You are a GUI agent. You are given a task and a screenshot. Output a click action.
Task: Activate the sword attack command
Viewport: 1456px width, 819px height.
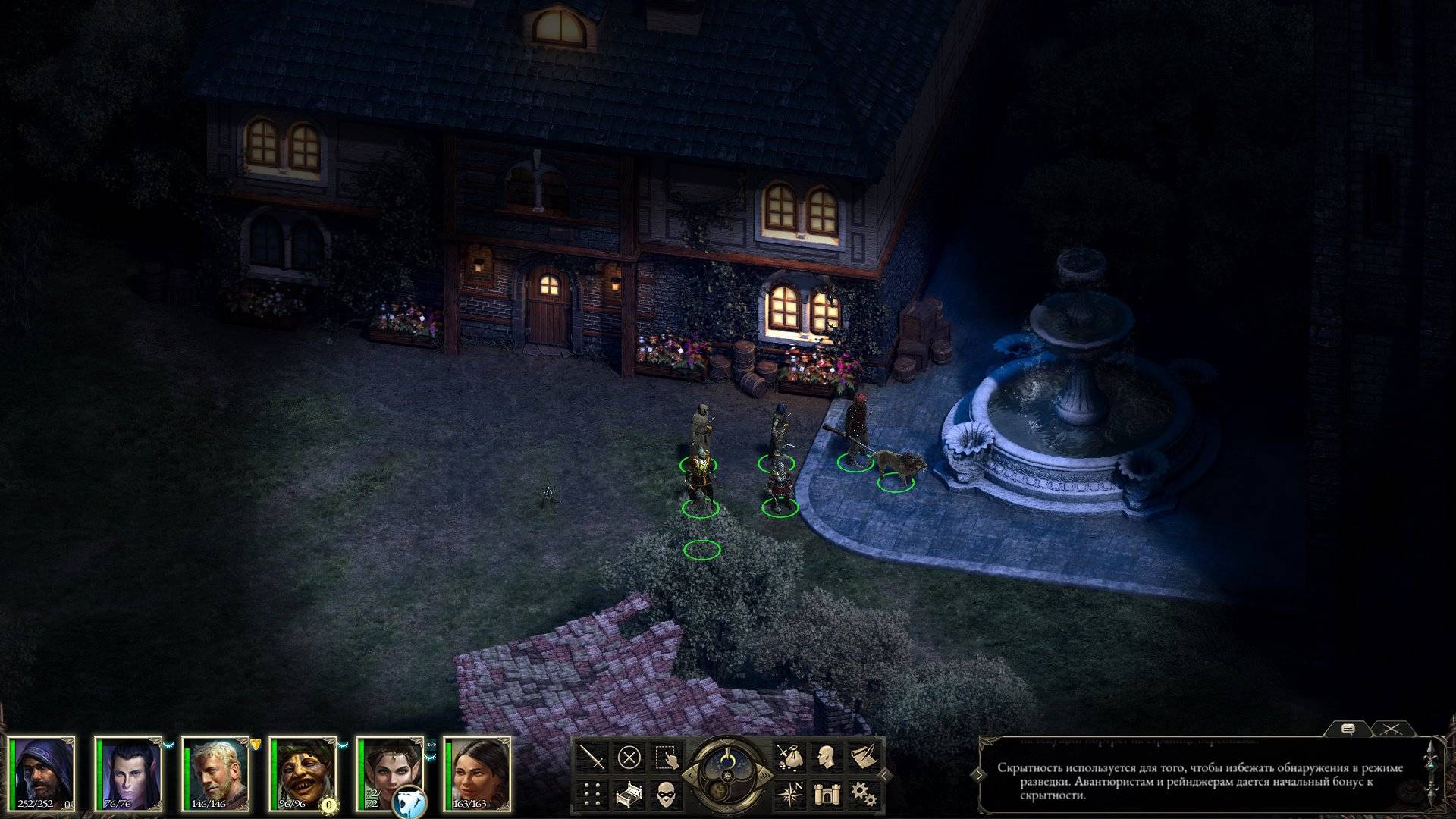coord(593,757)
